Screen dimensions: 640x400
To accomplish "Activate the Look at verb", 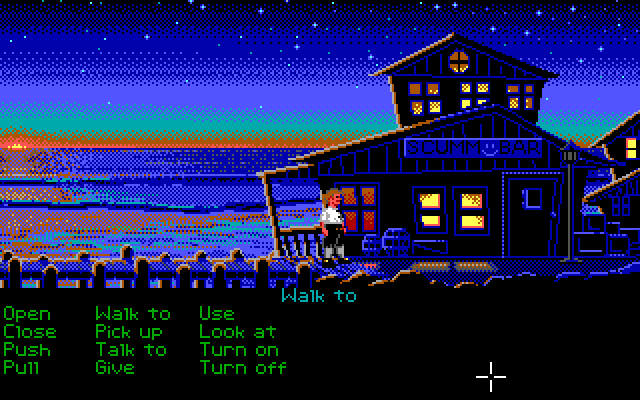I will tap(237, 332).
